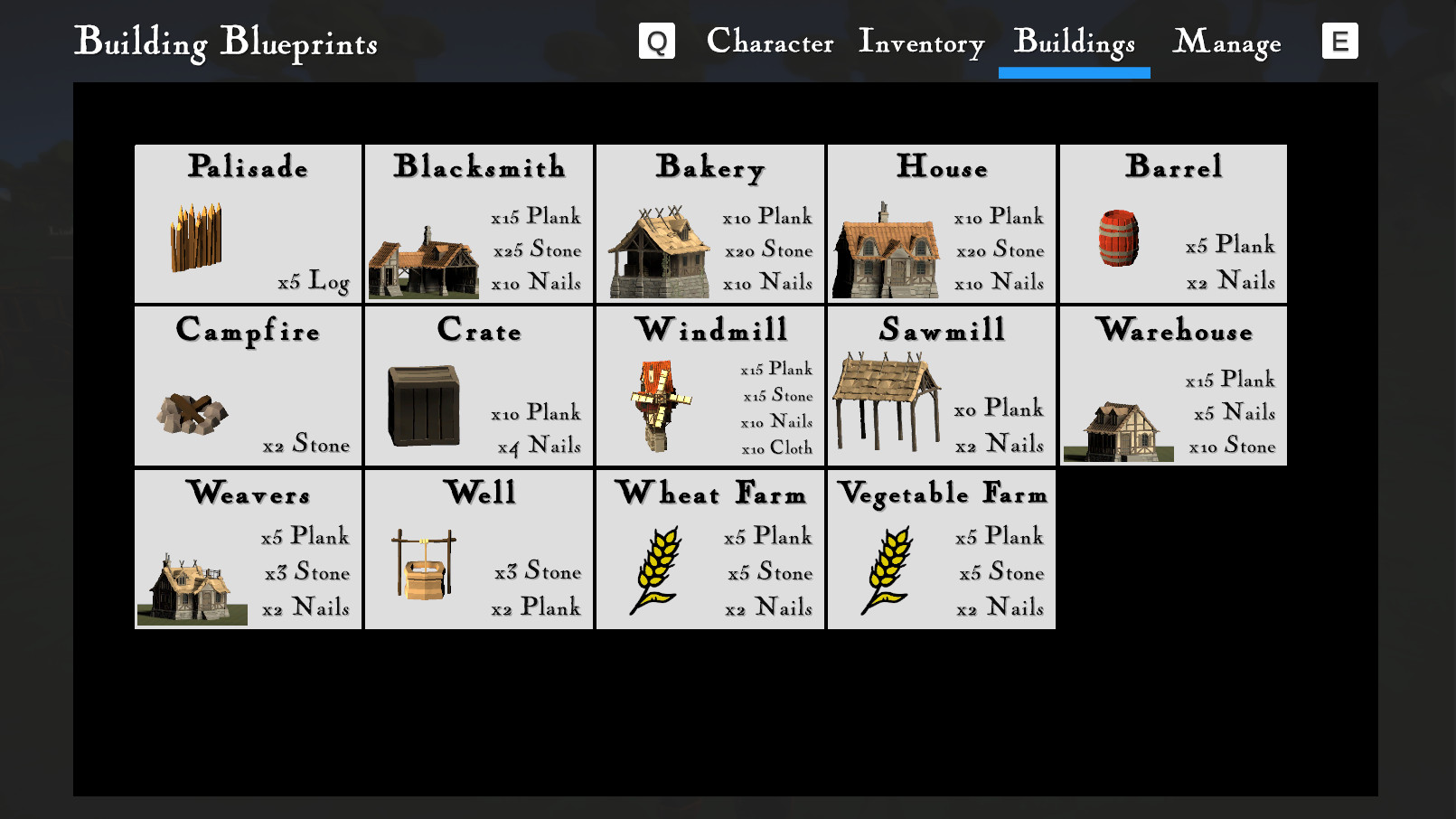This screenshot has width=1456, height=819.
Task: Choose the House building icon
Action: [x=888, y=249]
